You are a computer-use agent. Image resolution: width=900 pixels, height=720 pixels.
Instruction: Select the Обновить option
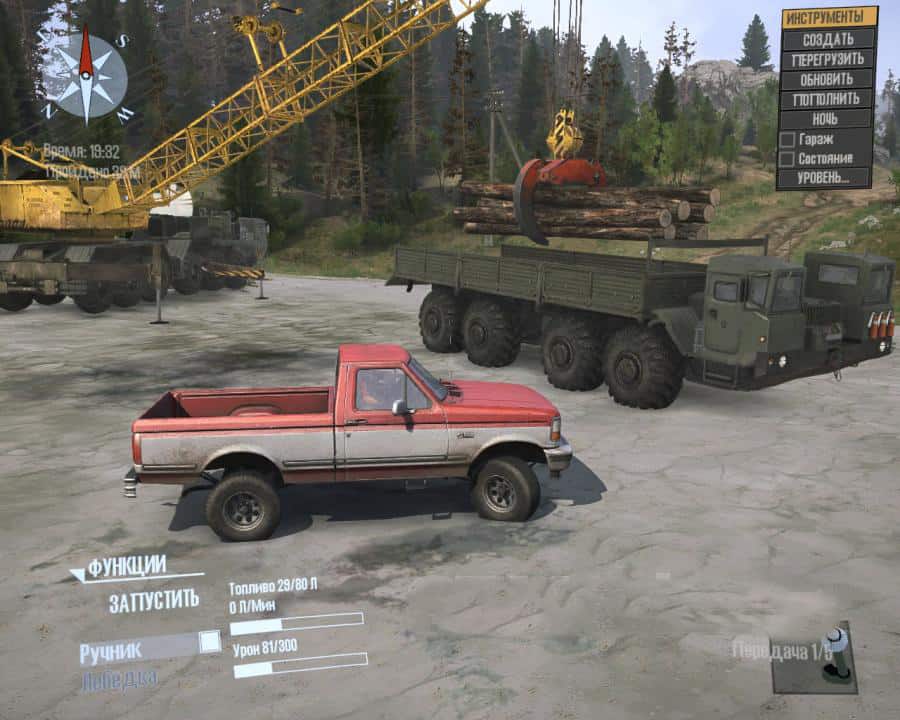point(827,79)
